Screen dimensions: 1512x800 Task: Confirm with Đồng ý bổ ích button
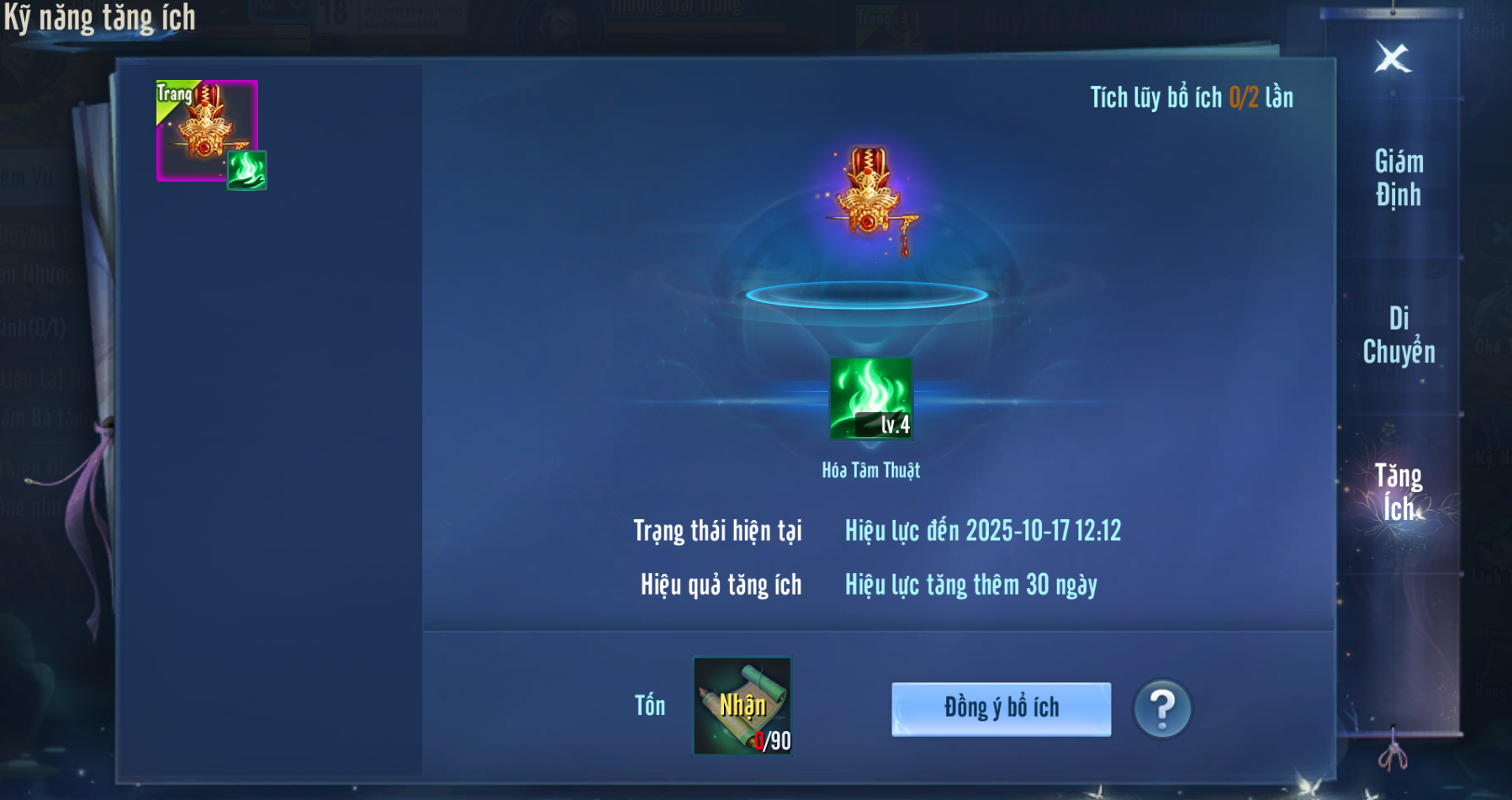pyautogui.click(x=1001, y=708)
